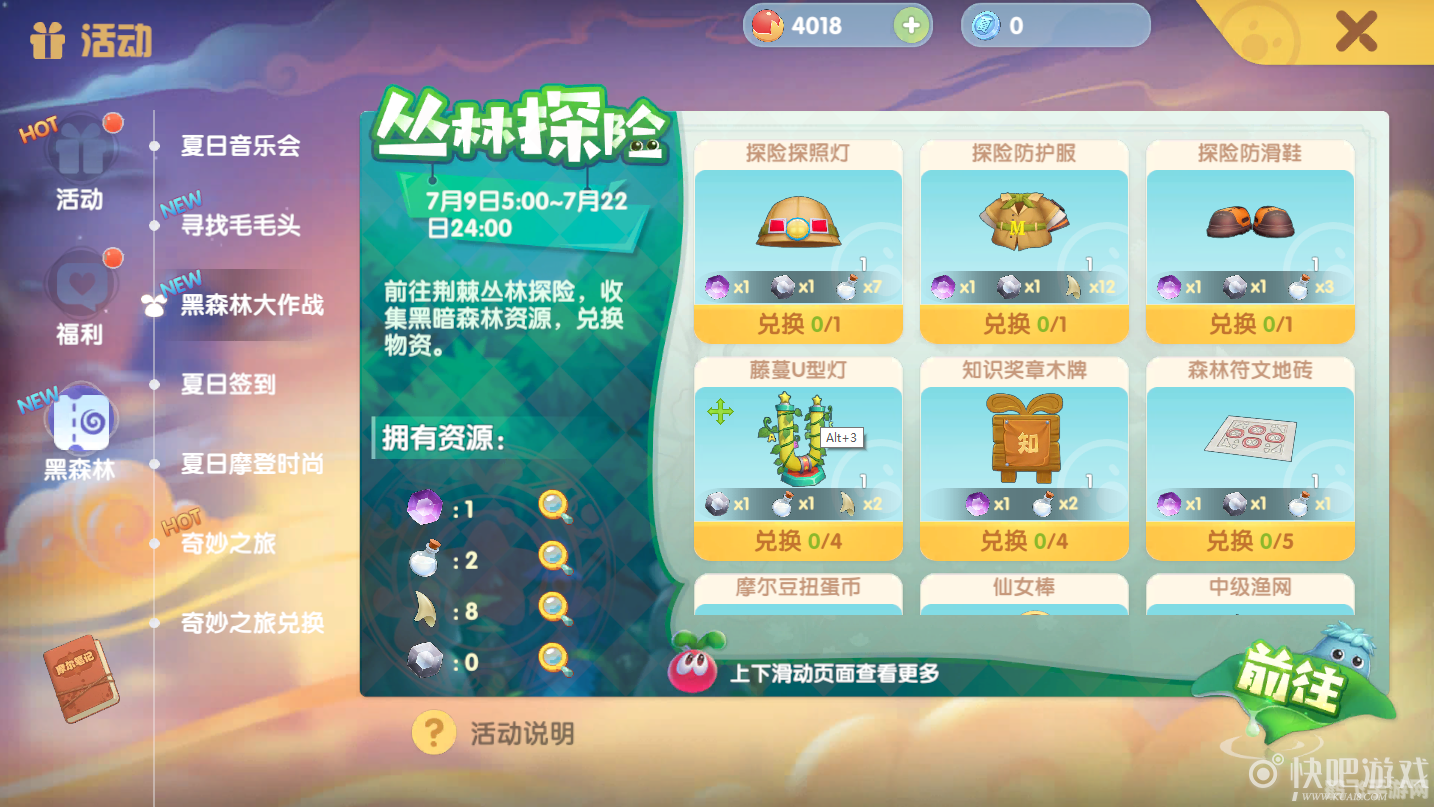Click the blue crystal currency counter
Screen dimensions: 1434x807
pyautogui.click(x=1054, y=25)
